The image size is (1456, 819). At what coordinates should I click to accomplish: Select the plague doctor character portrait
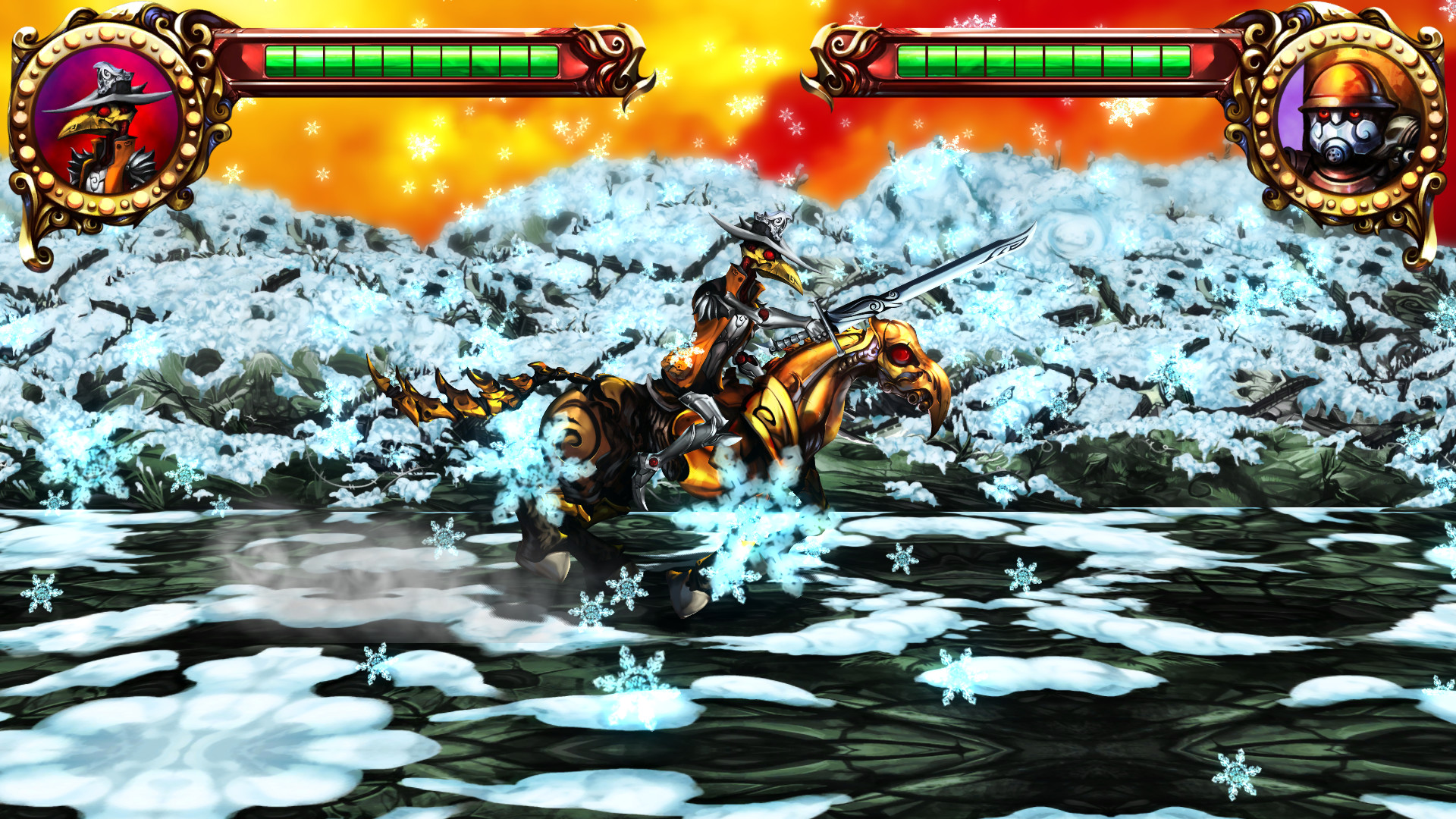[x=106, y=121]
